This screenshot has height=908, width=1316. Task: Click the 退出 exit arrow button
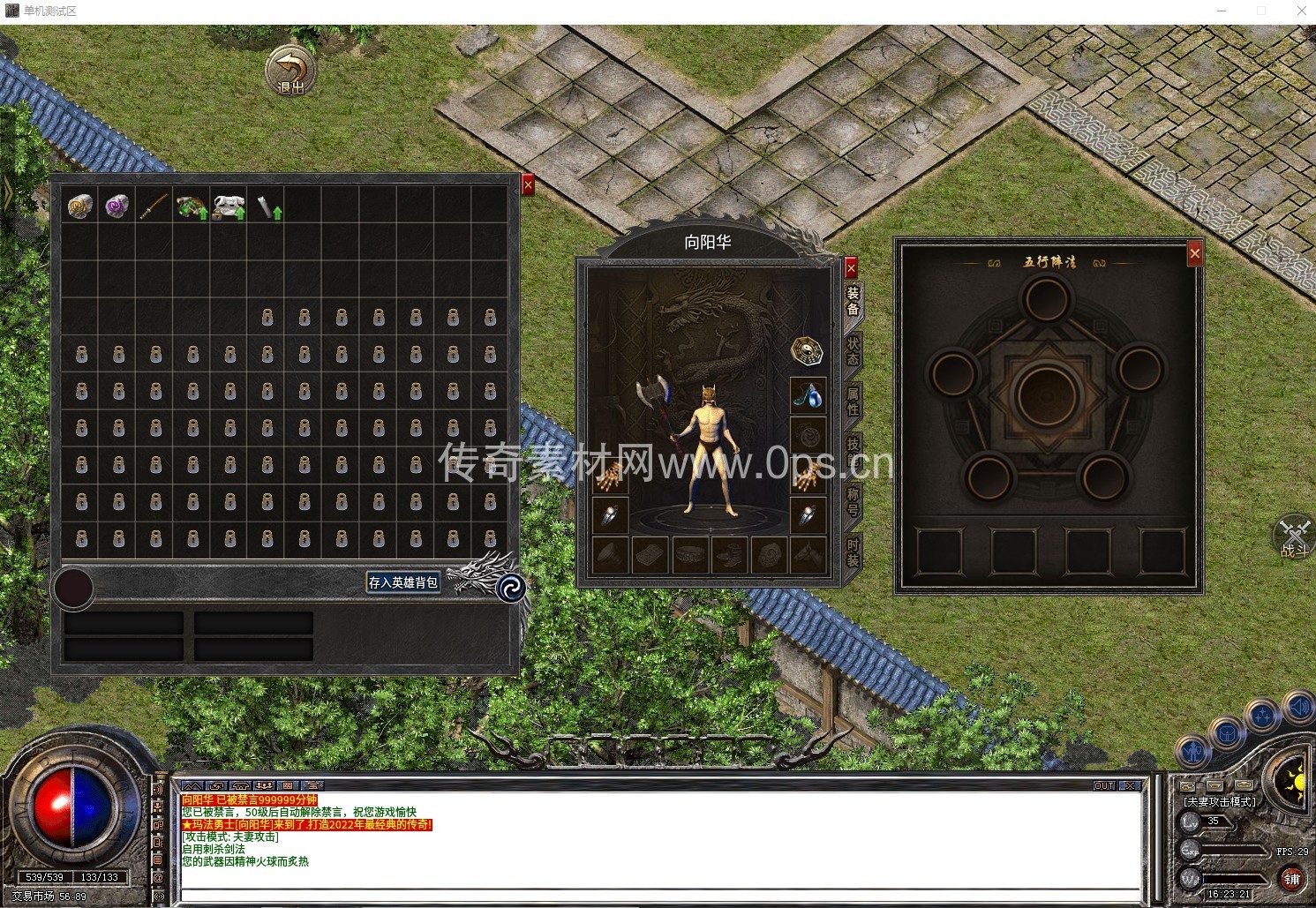click(x=290, y=70)
